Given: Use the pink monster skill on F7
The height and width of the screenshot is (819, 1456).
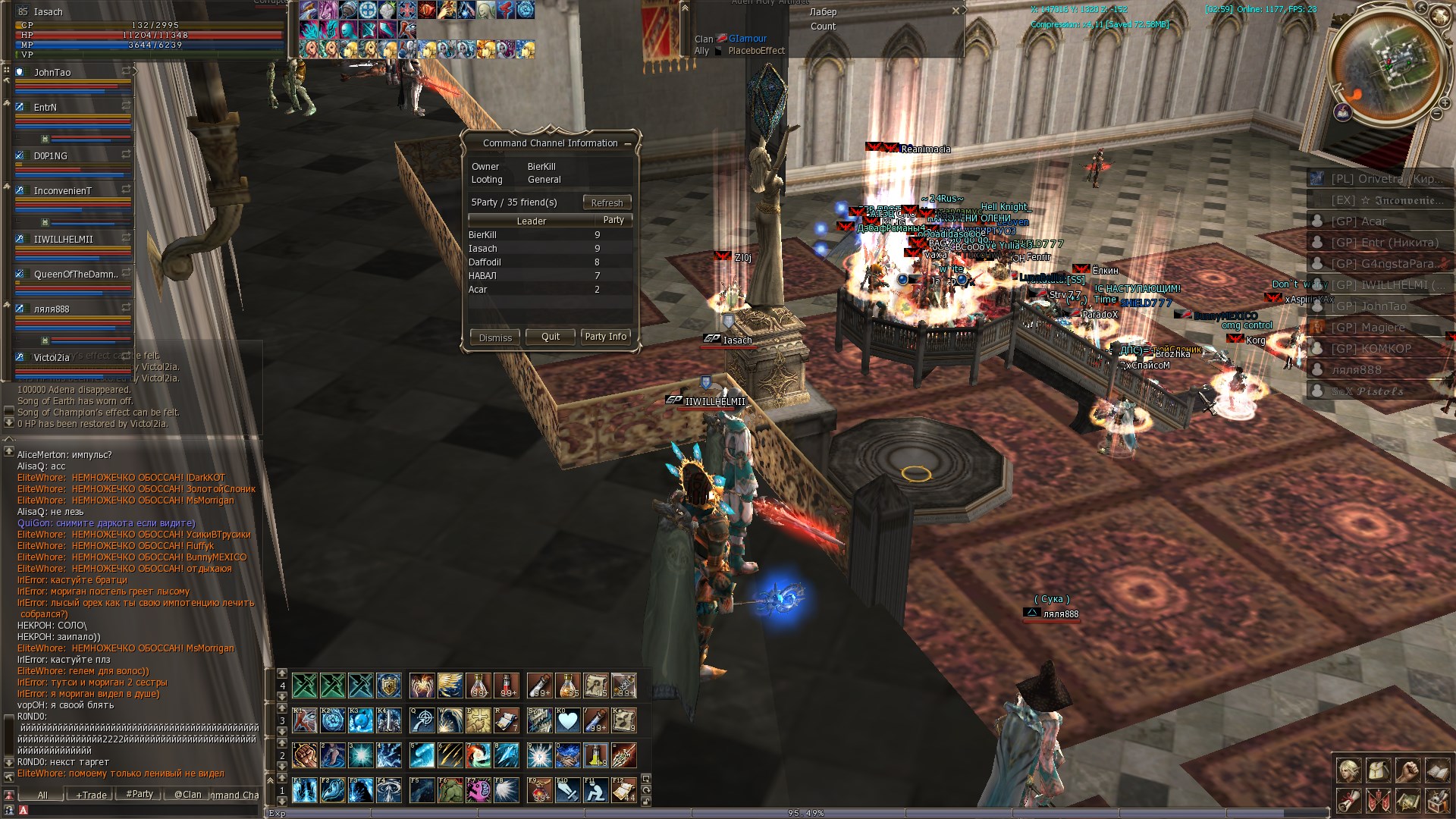Looking at the screenshot, I should click(479, 790).
